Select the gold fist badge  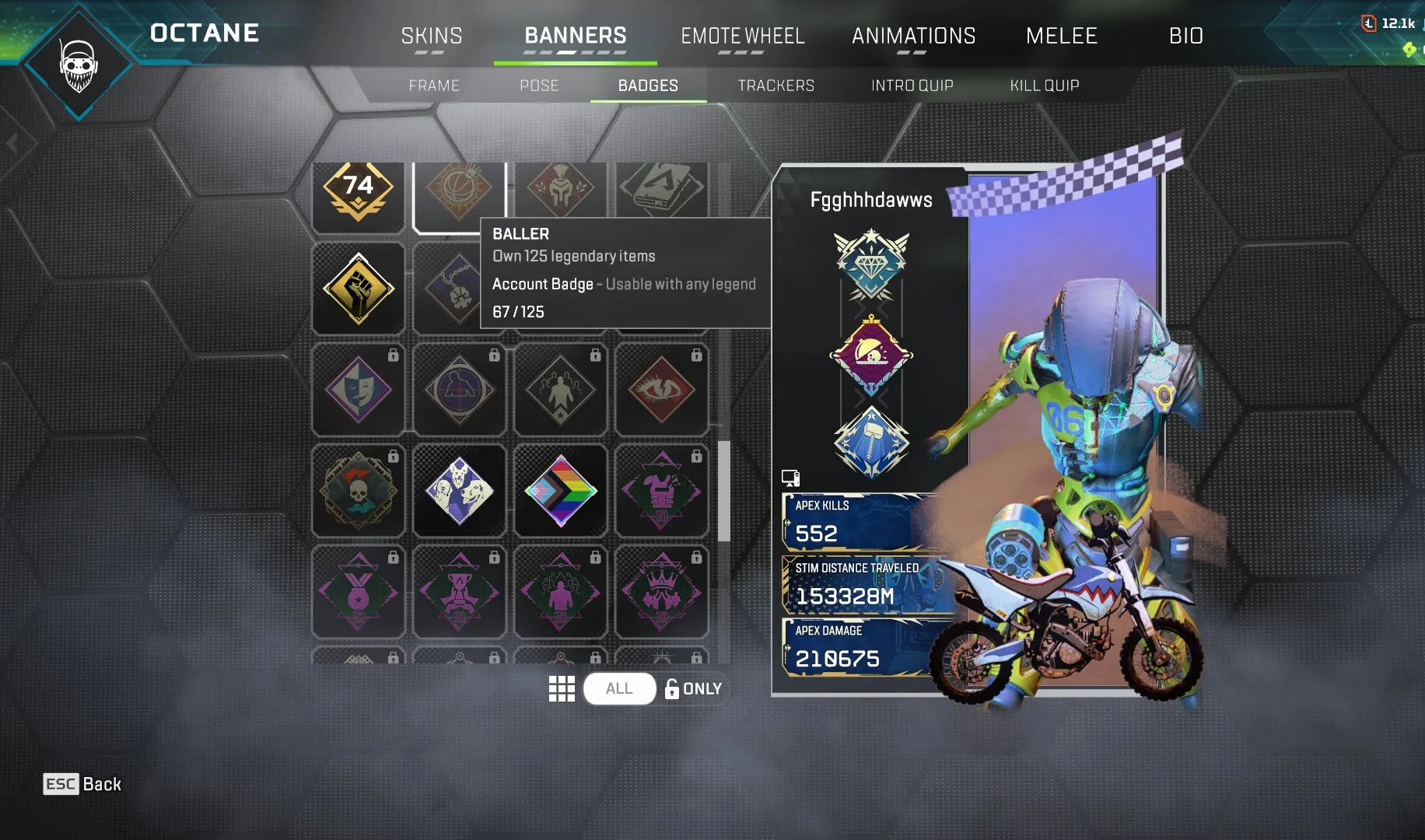[358, 289]
